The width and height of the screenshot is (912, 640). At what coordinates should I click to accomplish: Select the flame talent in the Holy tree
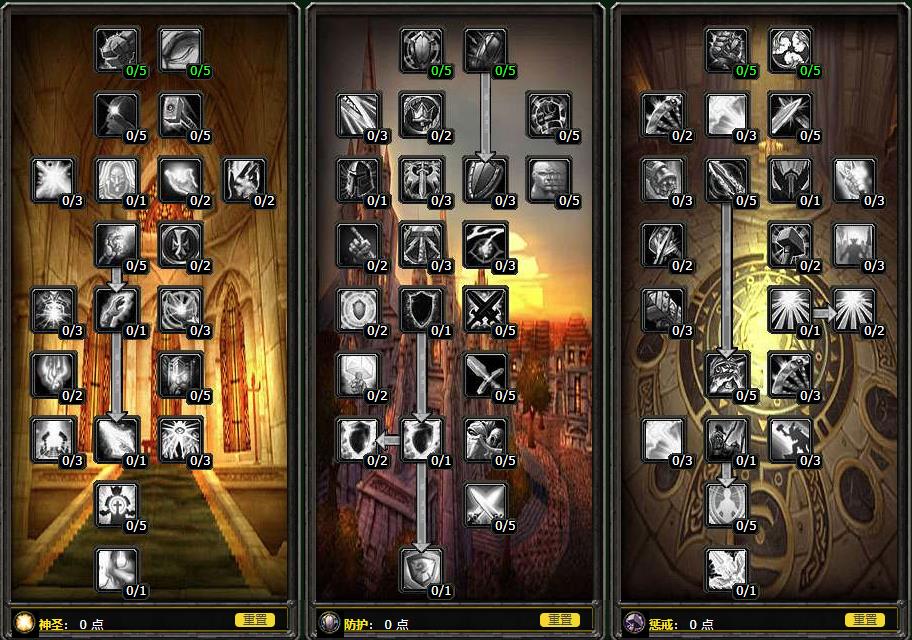[52, 374]
